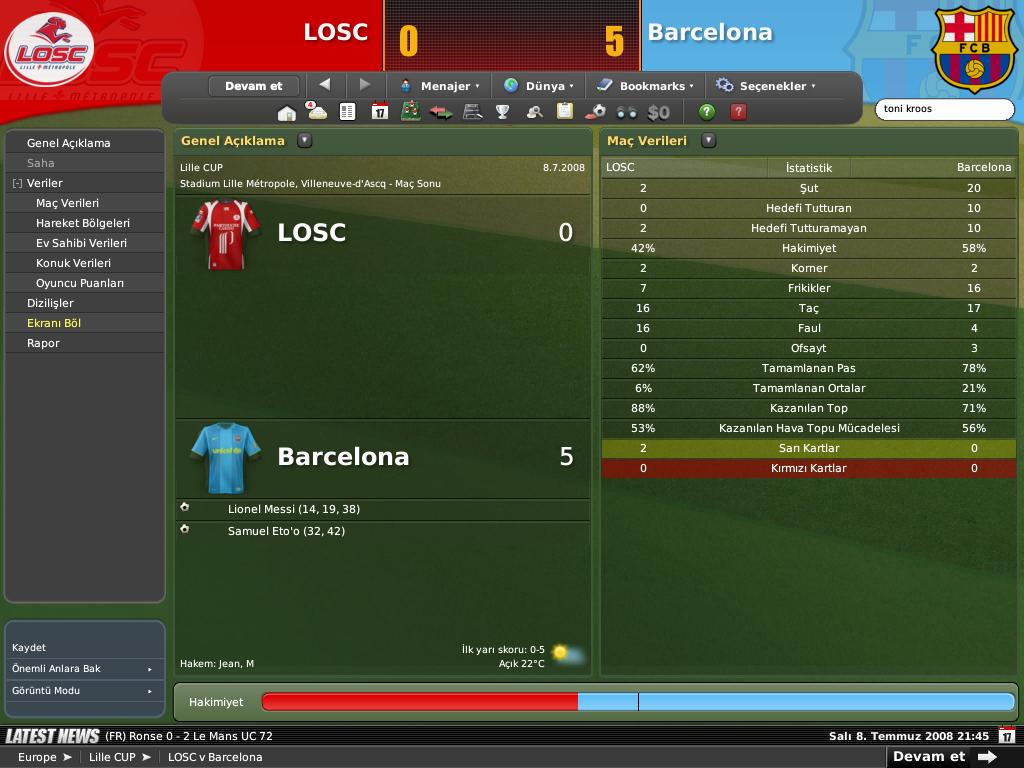Click the top Devam et button
This screenshot has height=768, width=1024.
pos(254,86)
